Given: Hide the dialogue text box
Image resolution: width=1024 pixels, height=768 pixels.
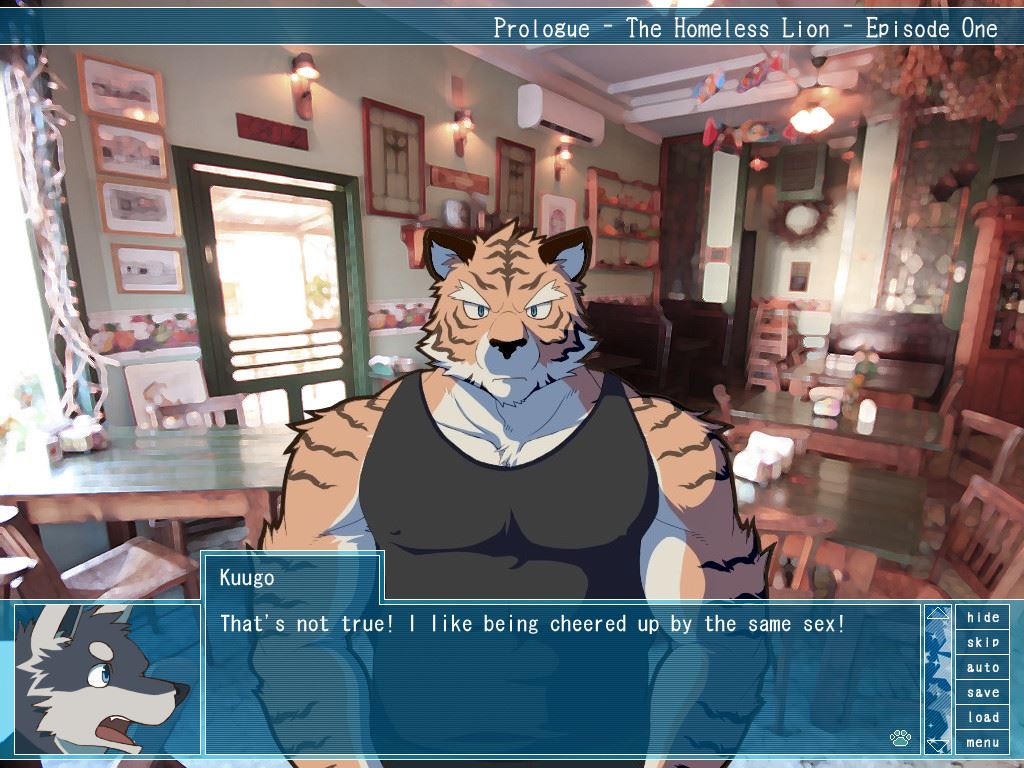Looking at the screenshot, I should (982, 617).
